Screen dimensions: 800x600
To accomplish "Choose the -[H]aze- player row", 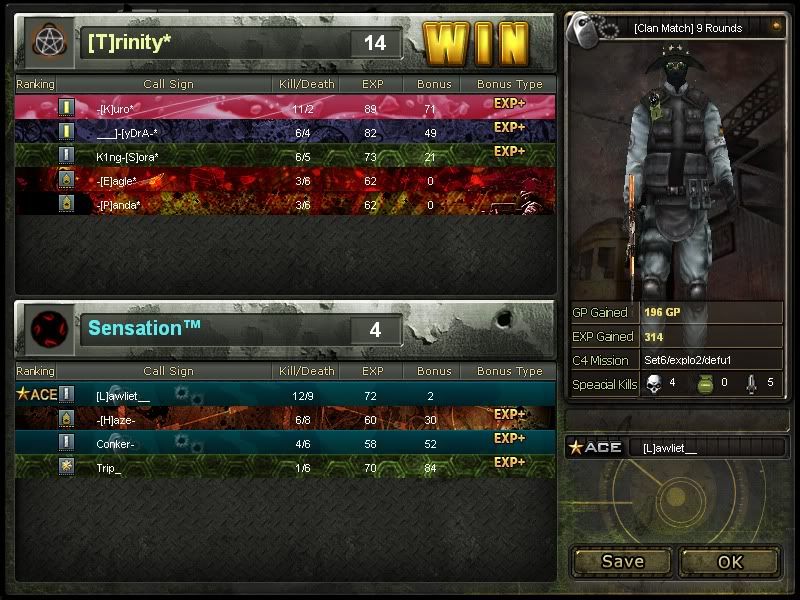I will tap(285, 419).
